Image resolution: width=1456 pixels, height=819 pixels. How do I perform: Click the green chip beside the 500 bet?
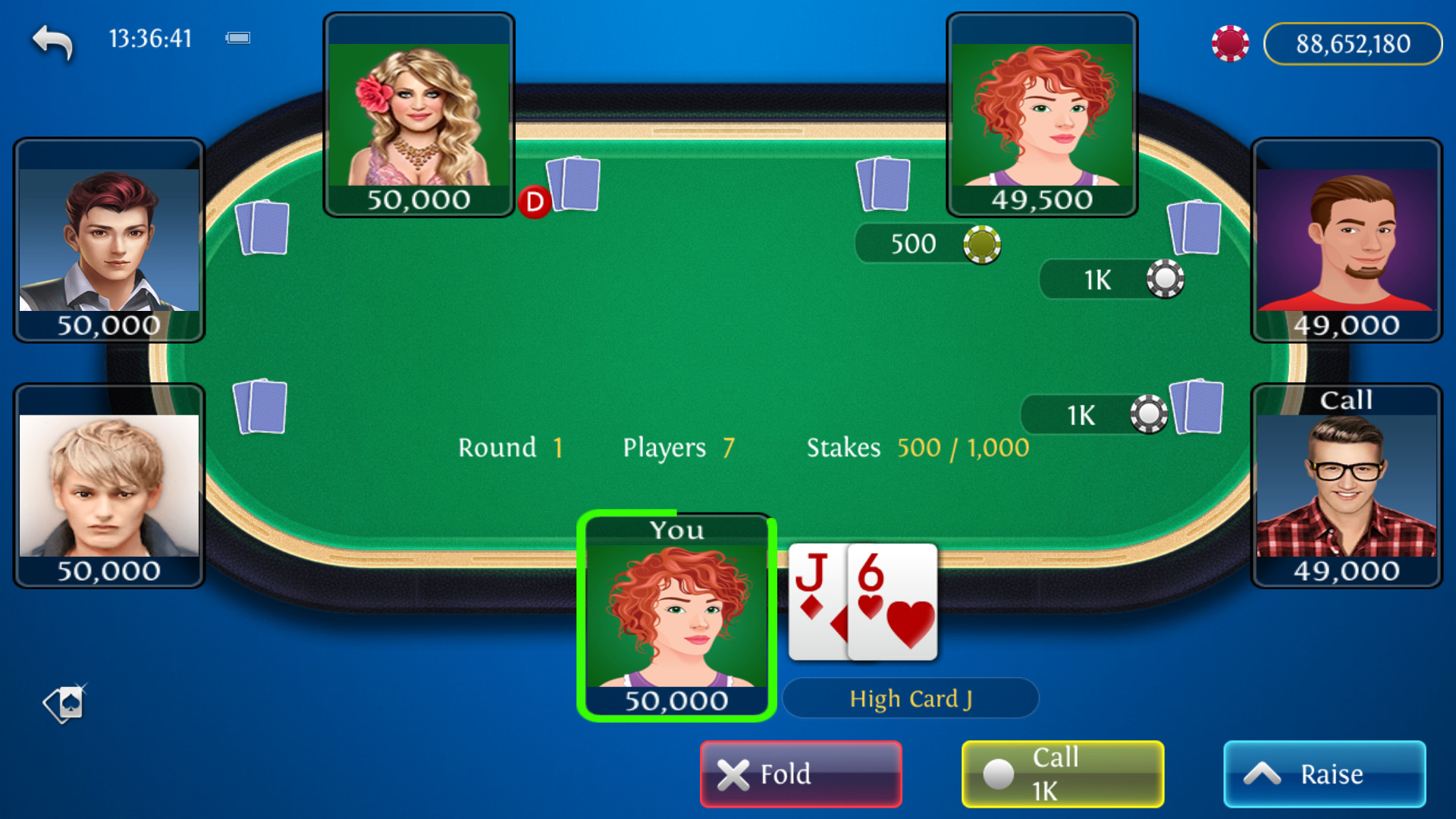click(982, 244)
